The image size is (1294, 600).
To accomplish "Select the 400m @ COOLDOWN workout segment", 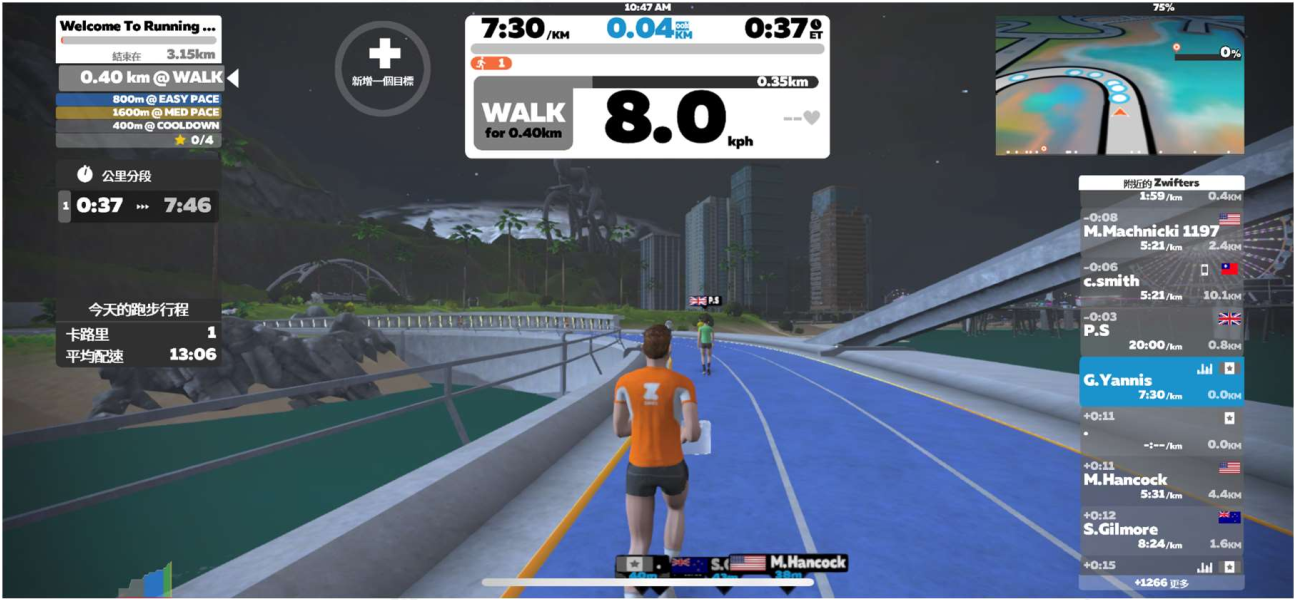I will coord(138,126).
